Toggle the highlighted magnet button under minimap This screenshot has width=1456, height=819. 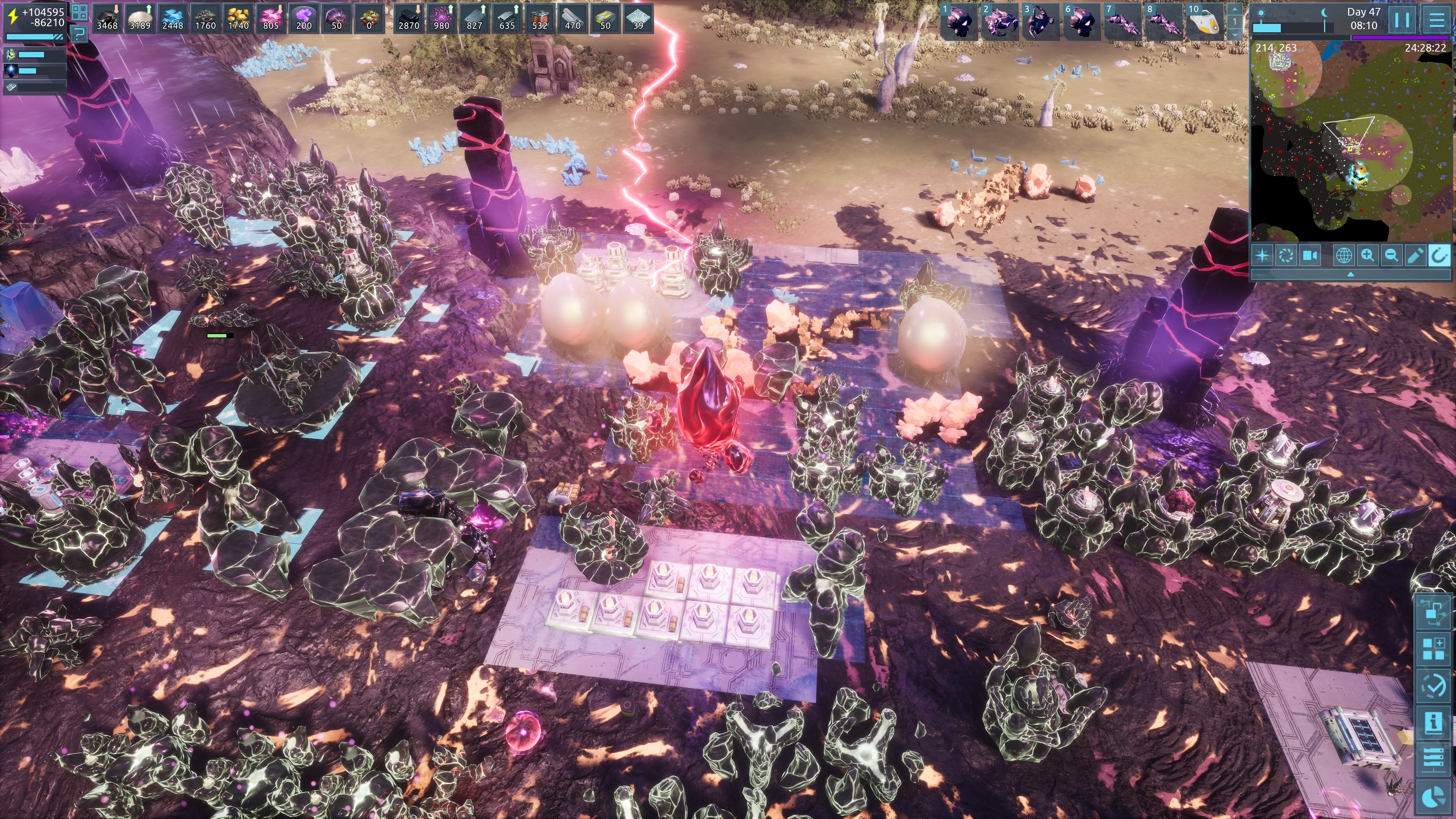coord(1439,256)
